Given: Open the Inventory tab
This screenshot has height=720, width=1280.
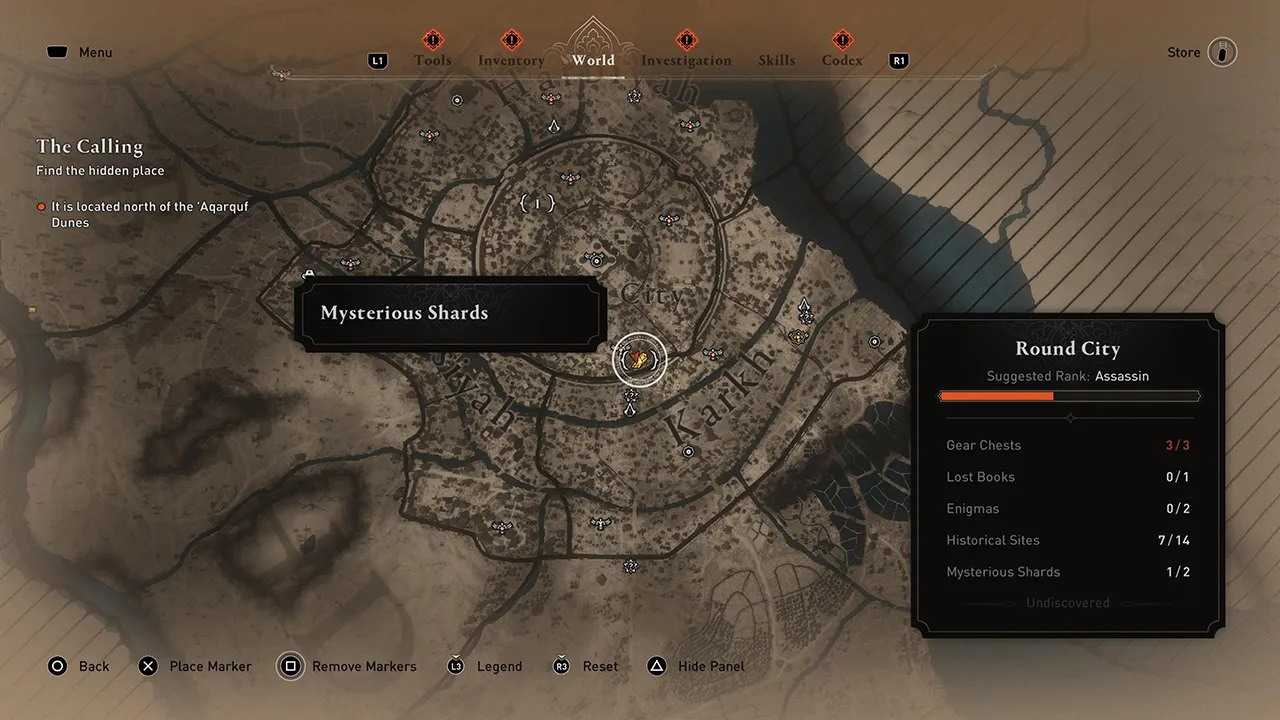Looking at the screenshot, I should (x=511, y=60).
